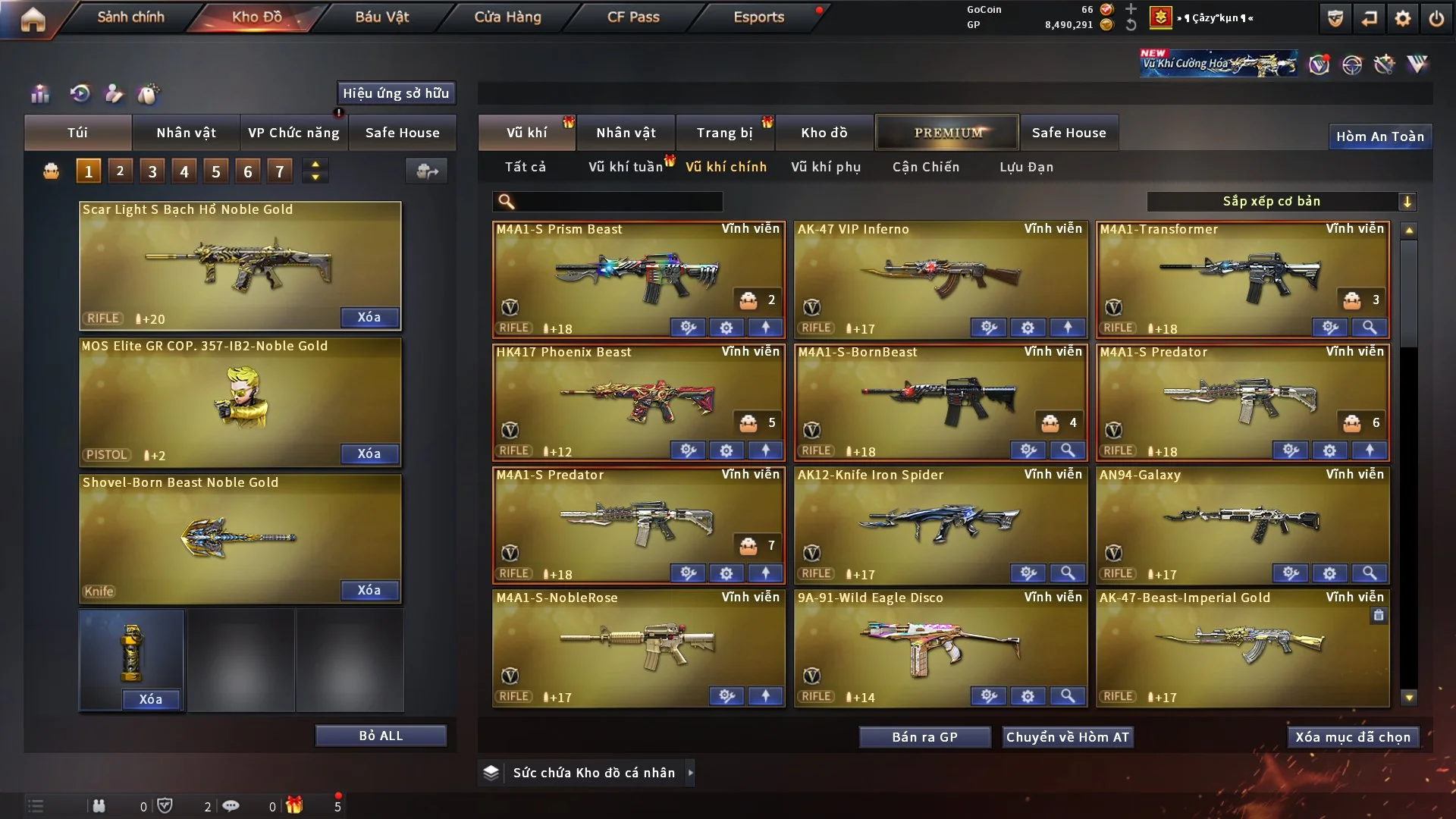The height and width of the screenshot is (819, 1456).
Task: Switch to the Nhân vật inventory tab
Action: tap(626, 133)
